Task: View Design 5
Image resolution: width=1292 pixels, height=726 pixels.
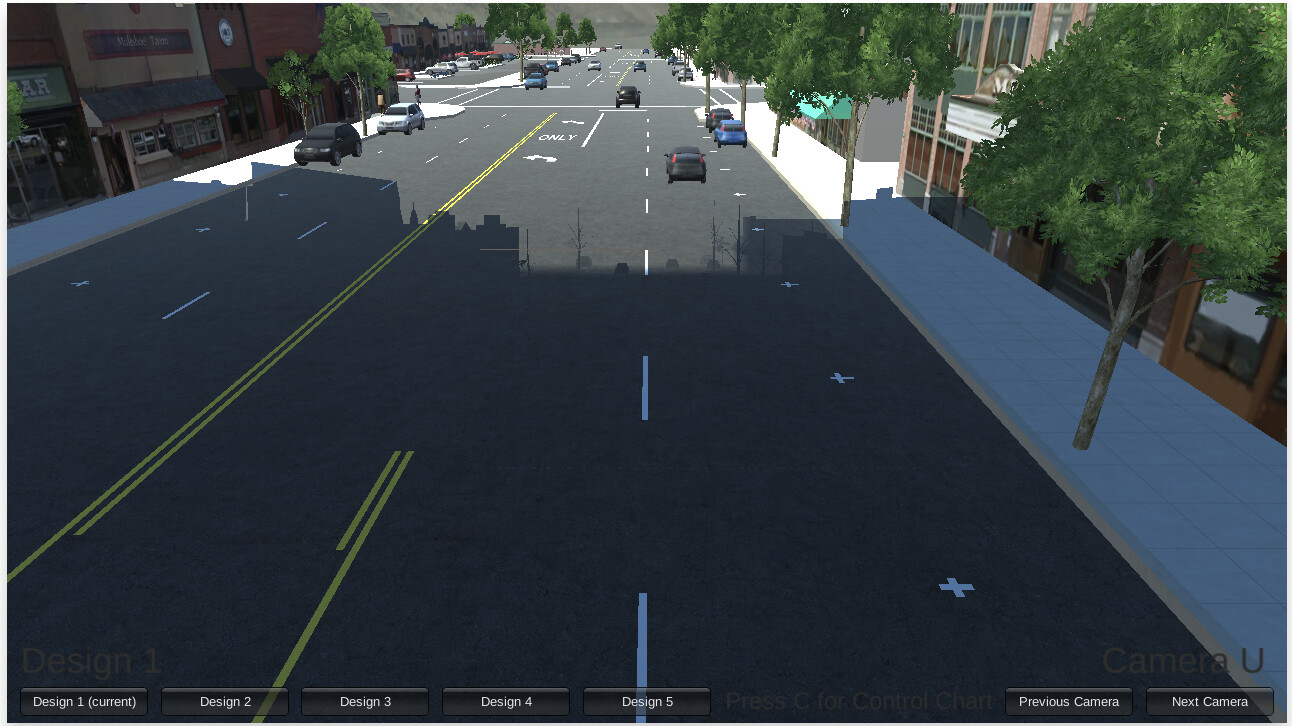Action: click(x=647, y=701)
